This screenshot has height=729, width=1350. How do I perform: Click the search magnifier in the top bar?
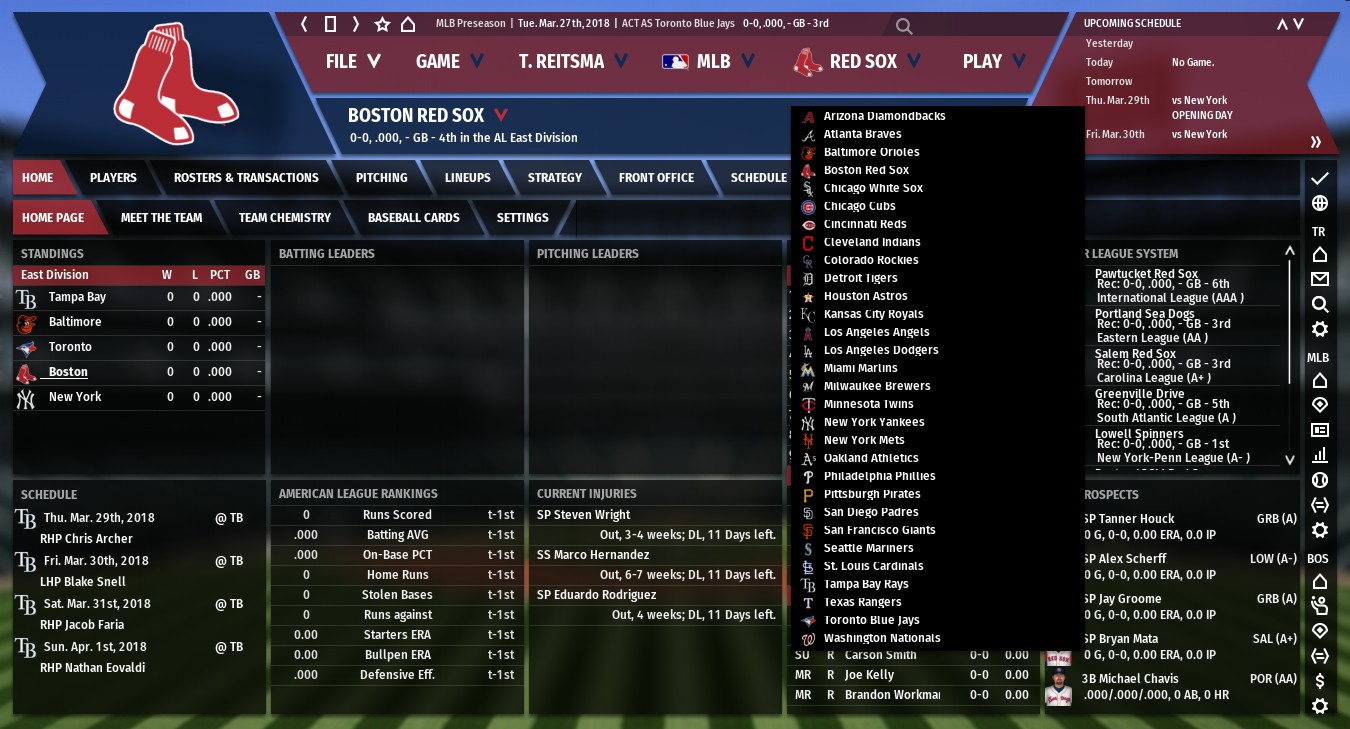point(903,26)
